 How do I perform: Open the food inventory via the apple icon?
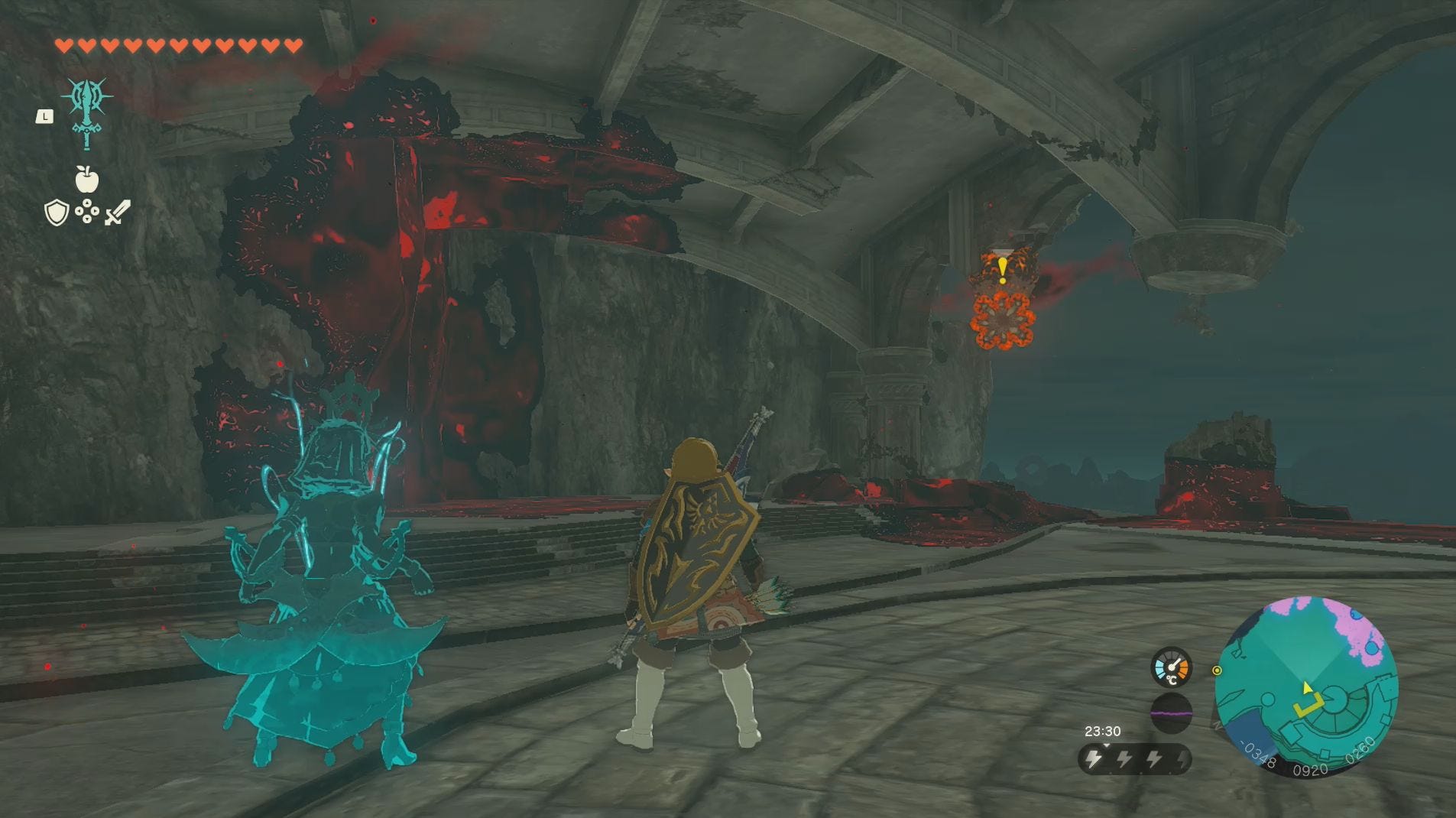point(86,179)
